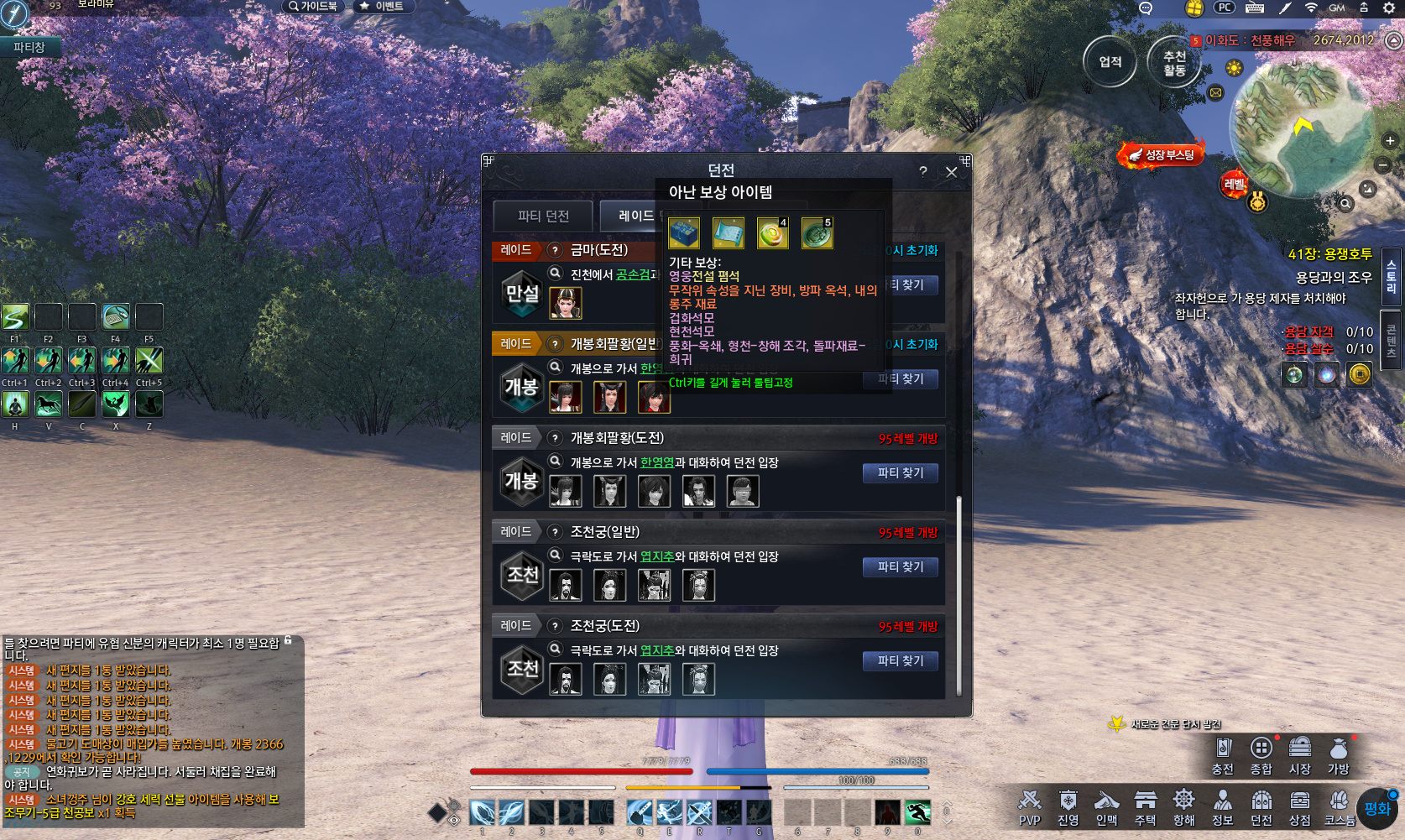Viewport: 1405px width, 840px height.
Task: Open the 상점 shop menu
Action: [1299, 808]
